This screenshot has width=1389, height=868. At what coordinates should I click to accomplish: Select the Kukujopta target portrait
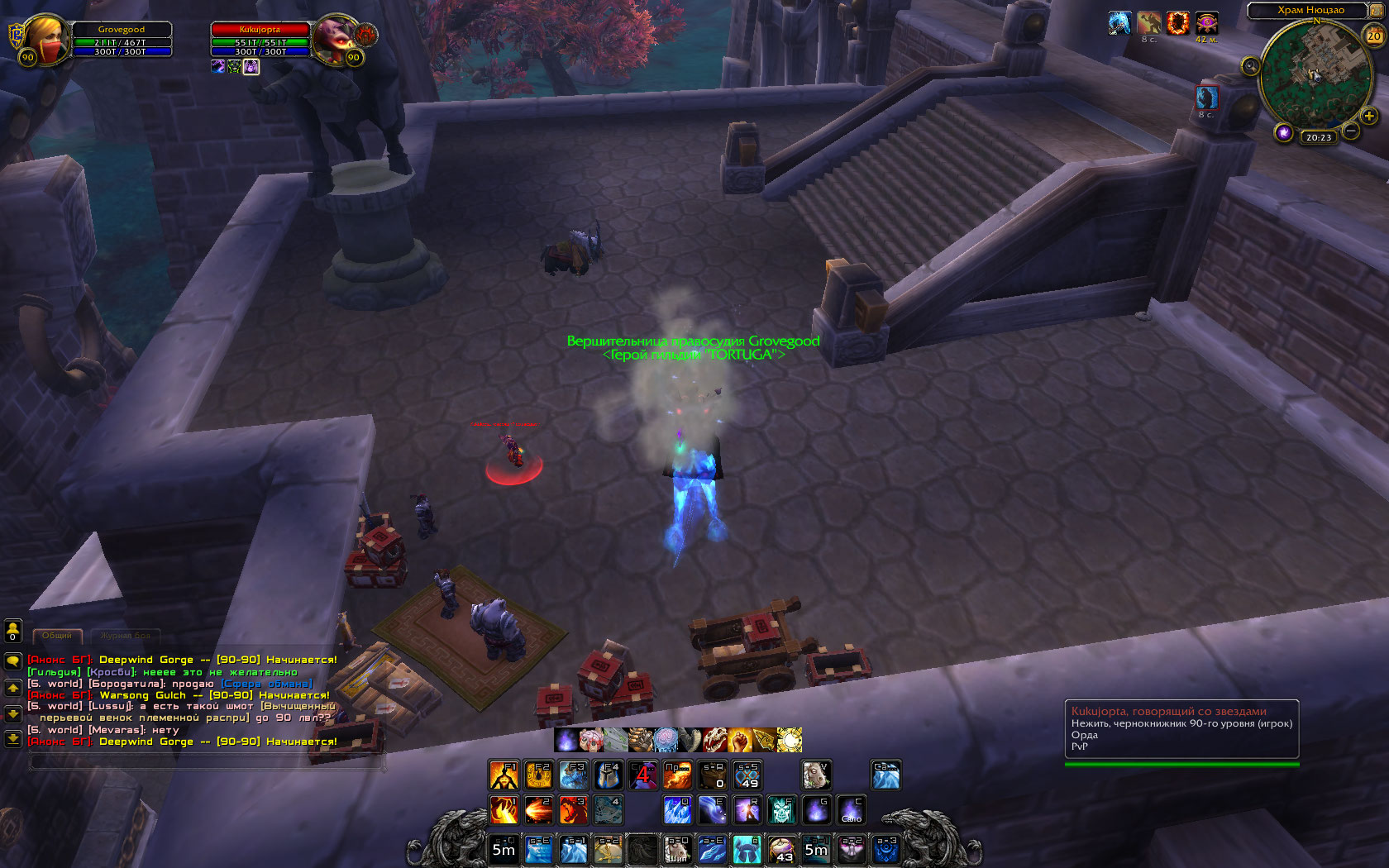pos(335,38)
